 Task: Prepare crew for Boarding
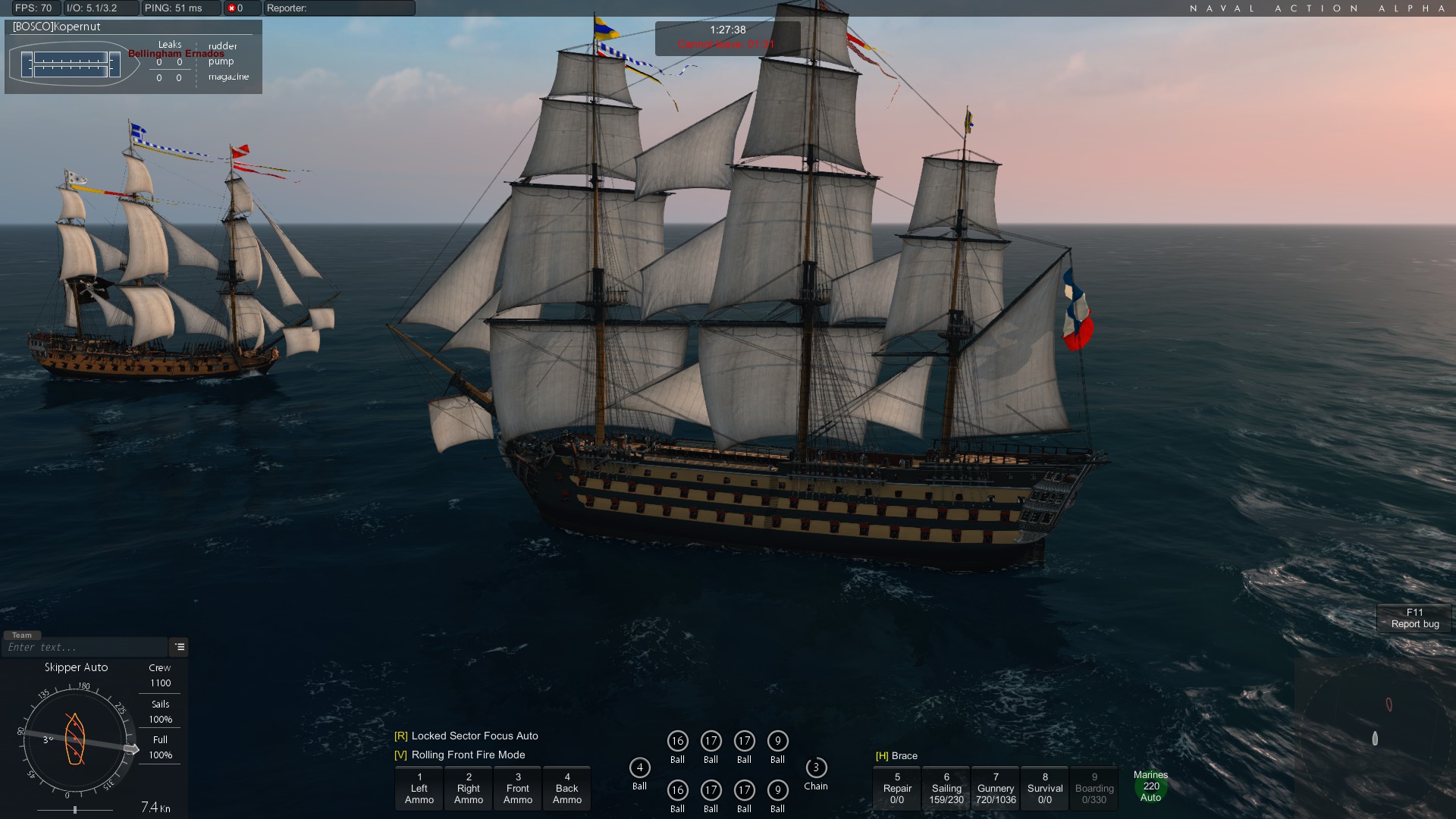1094,789
